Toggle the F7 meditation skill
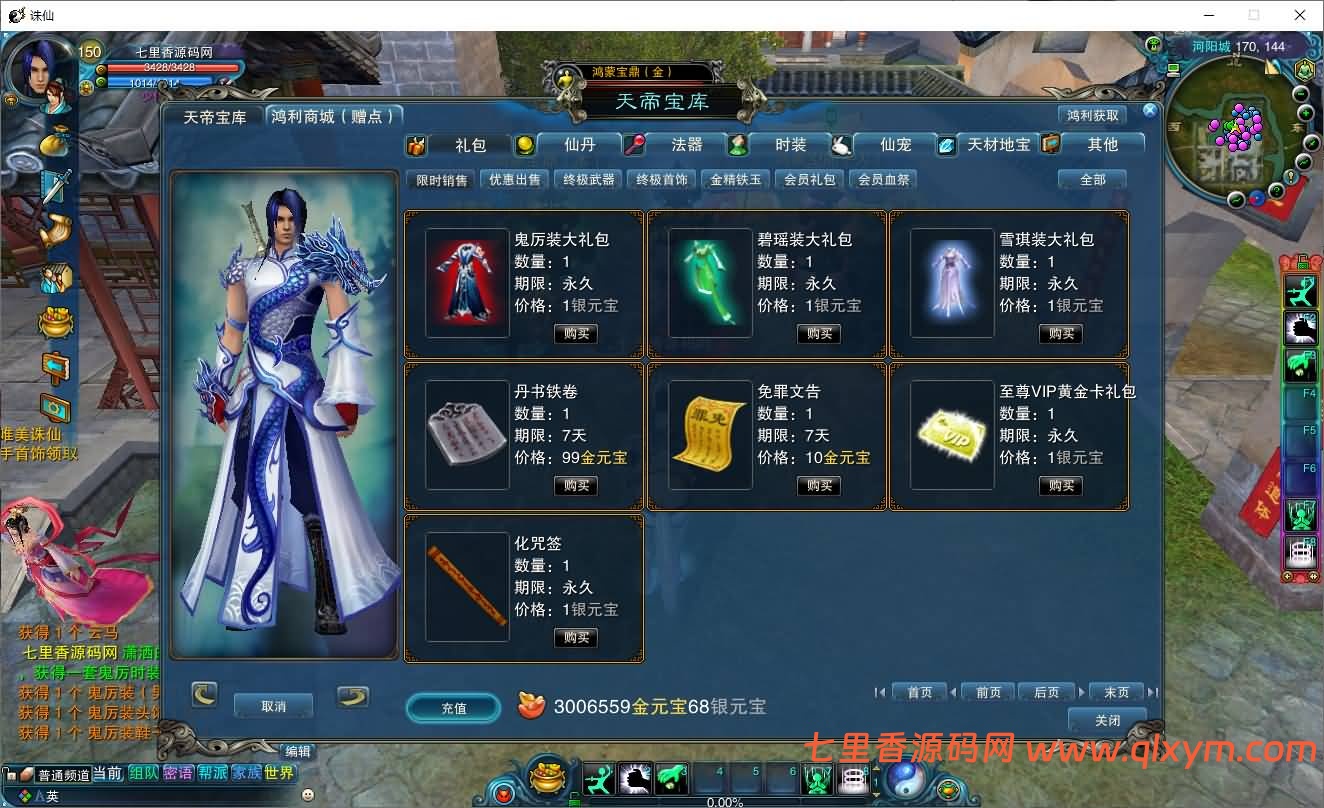 click(1300, 514)
